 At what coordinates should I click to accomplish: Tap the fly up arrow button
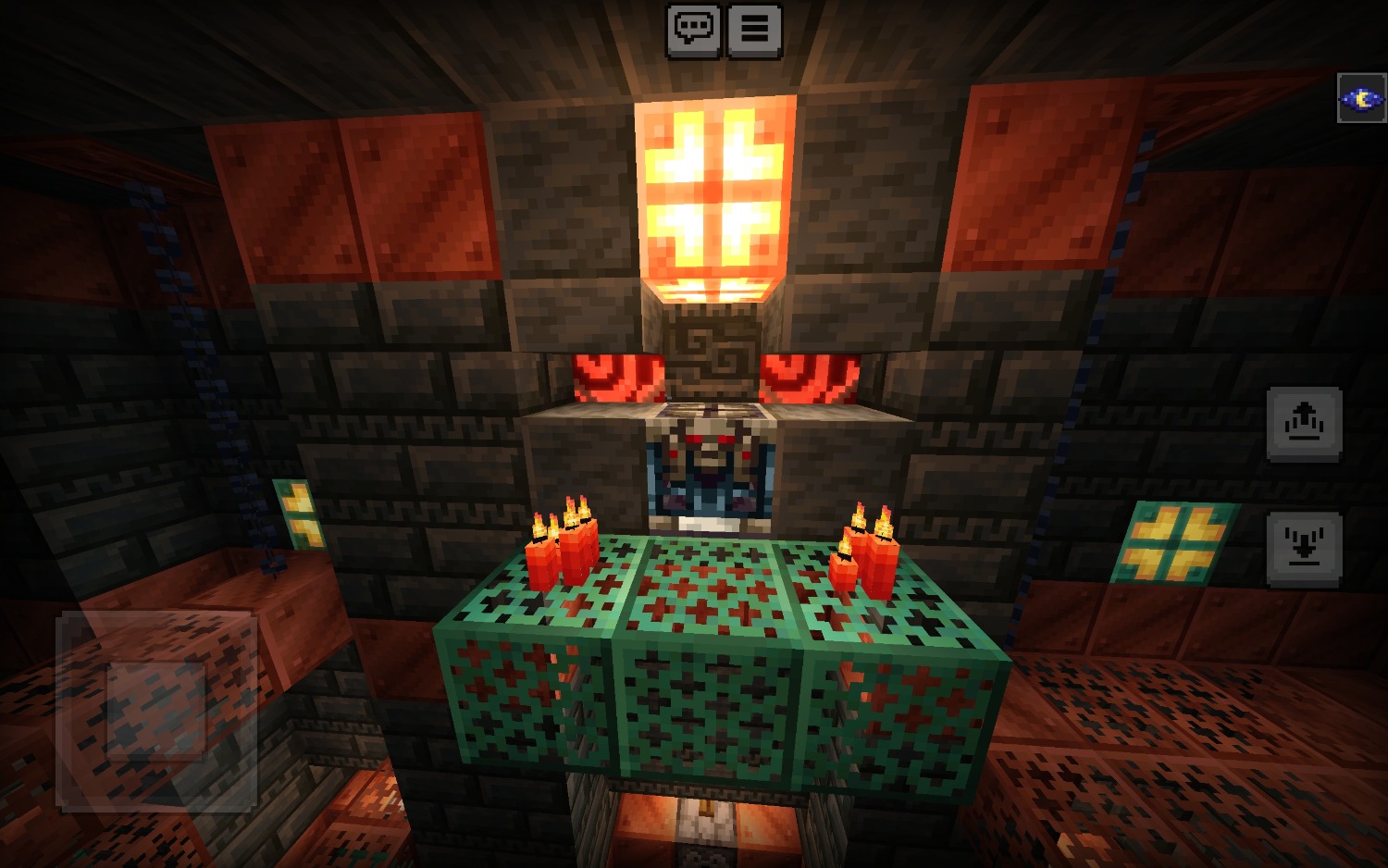point(1304,423)
